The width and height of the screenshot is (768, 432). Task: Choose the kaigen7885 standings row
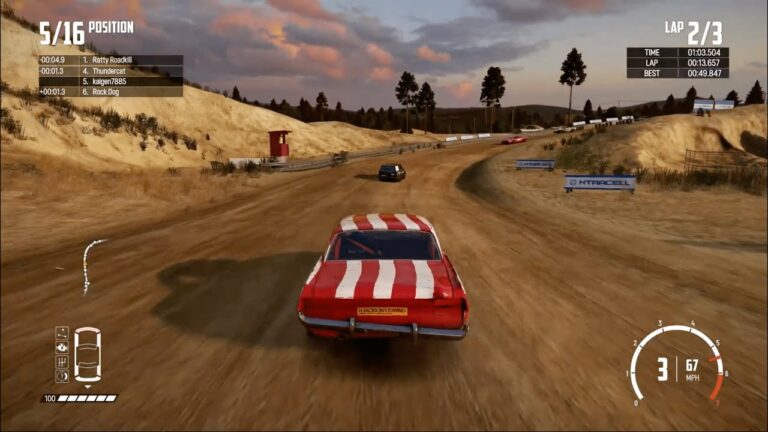coord(110,81)
